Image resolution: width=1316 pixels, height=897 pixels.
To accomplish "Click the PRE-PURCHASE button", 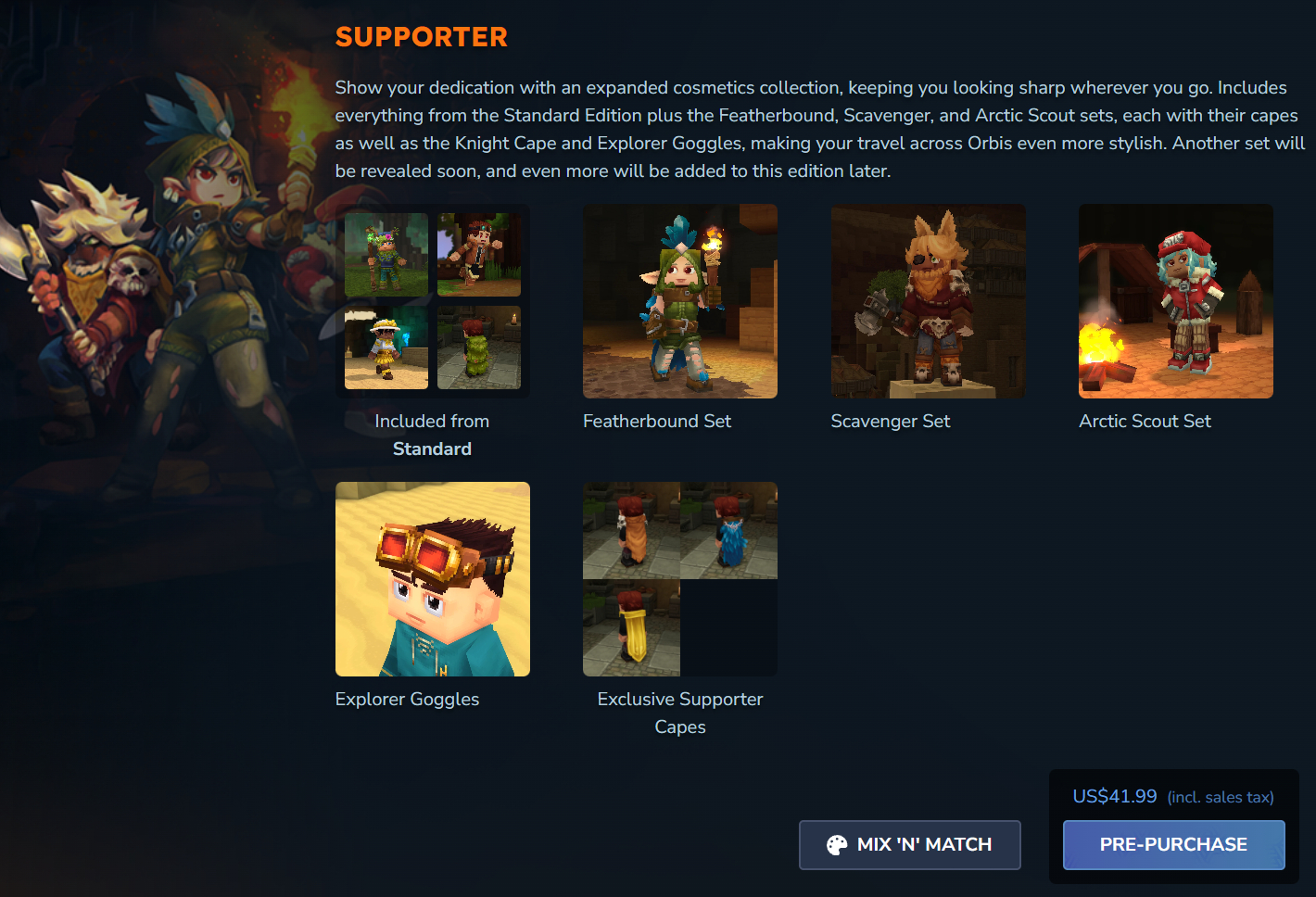I will [x=1173, y=844].
